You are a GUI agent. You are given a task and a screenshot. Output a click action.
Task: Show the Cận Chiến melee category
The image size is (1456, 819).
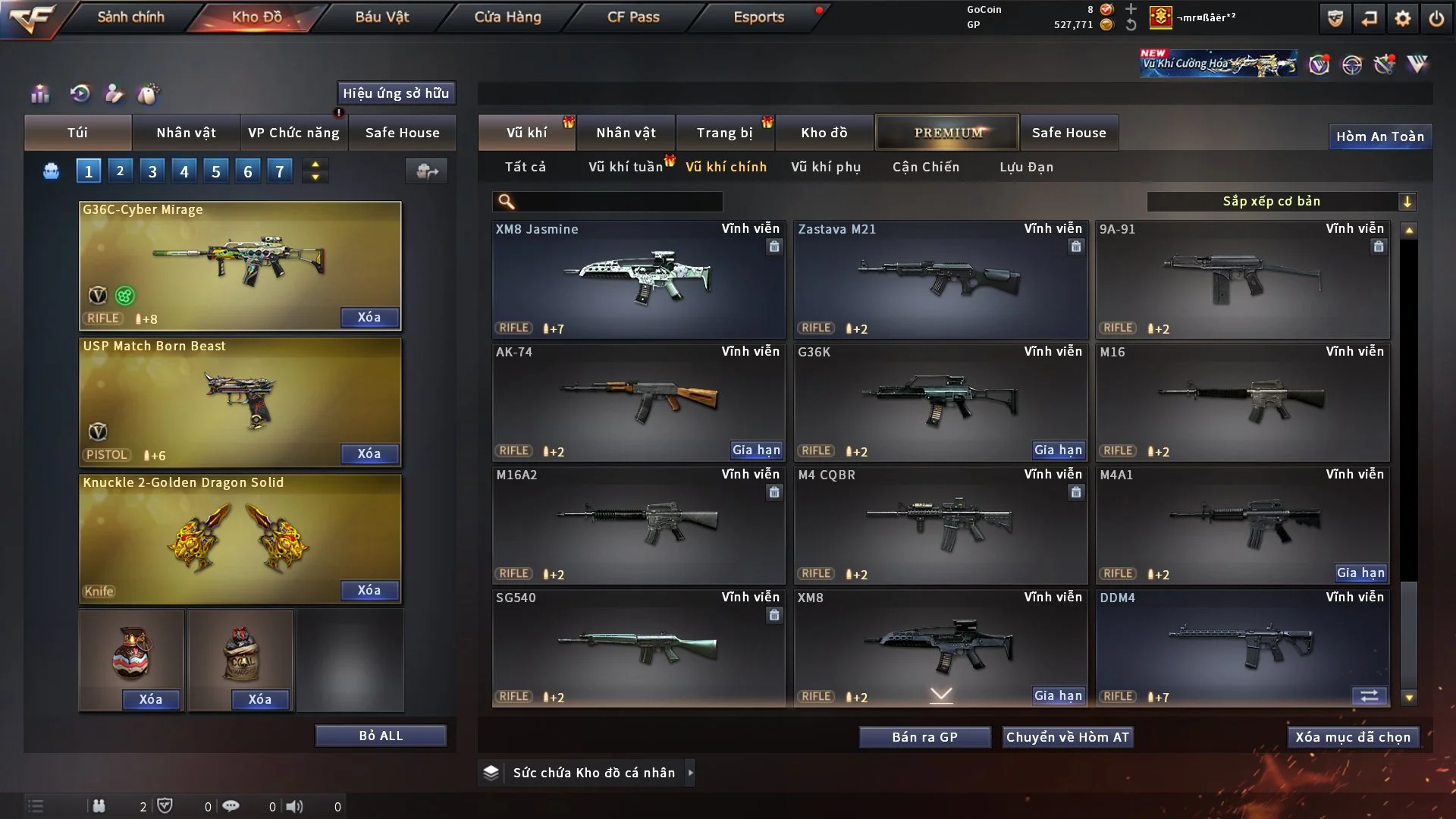[925, 167]
